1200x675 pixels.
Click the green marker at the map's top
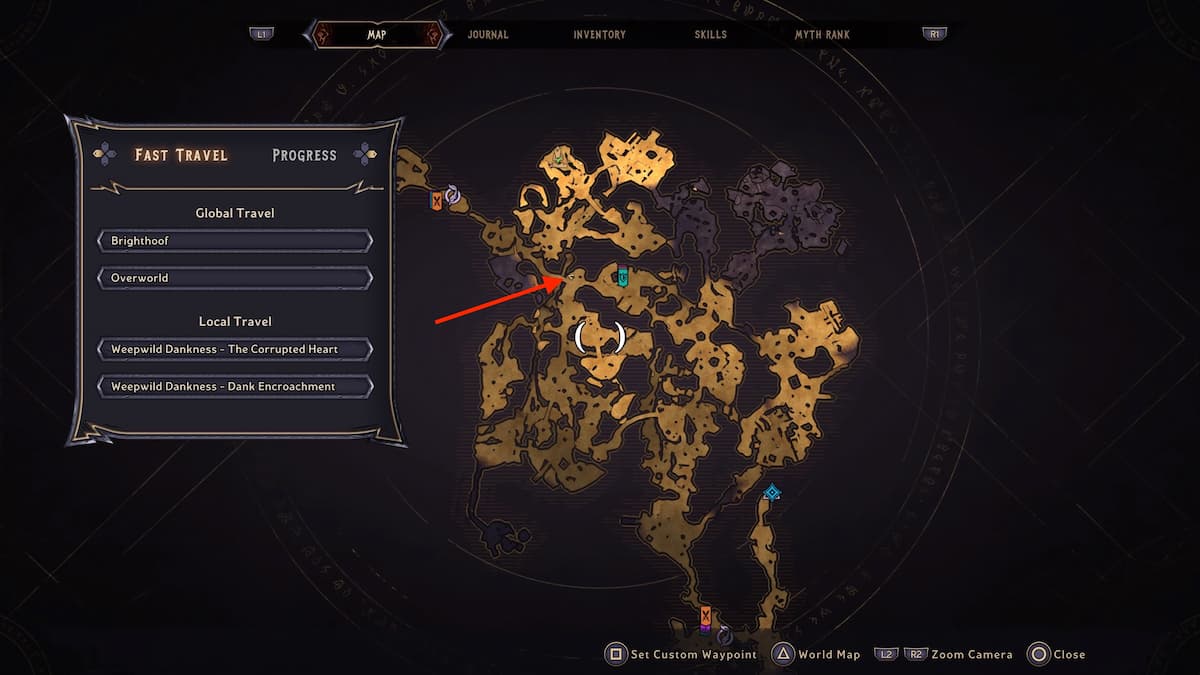tap(559, 156)
